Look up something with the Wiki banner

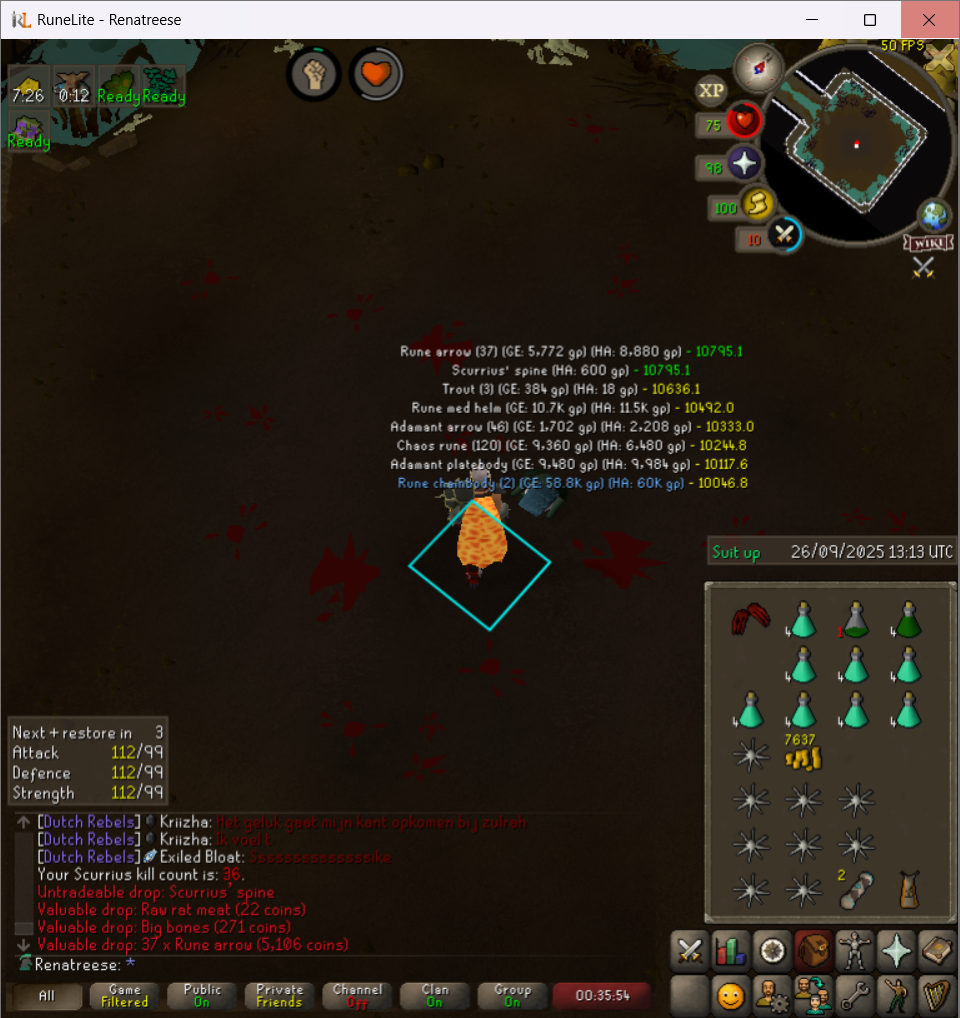925,243
